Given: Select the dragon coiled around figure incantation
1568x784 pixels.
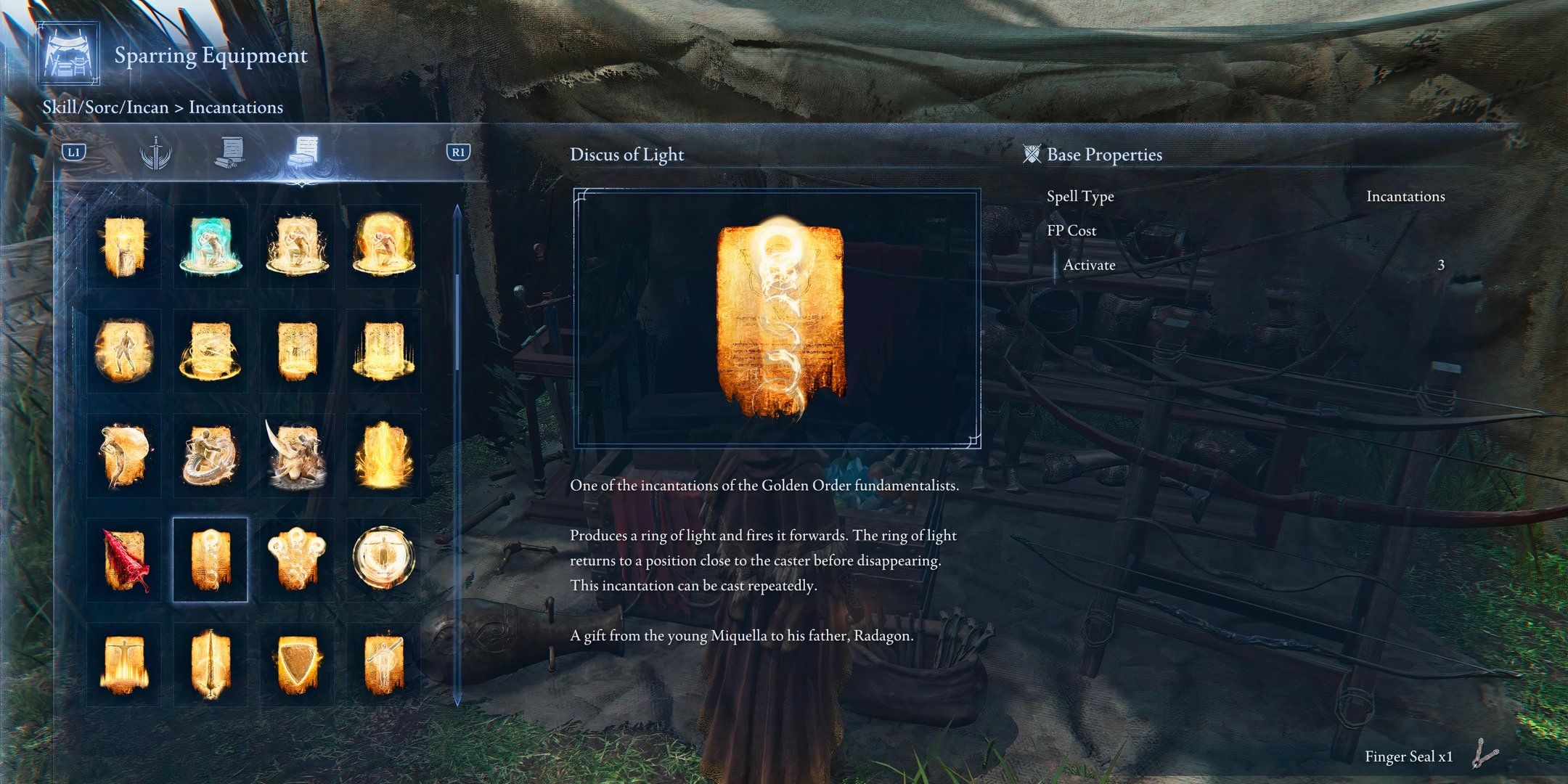Looking at the screenshot, I should click(x=210, y=455).
